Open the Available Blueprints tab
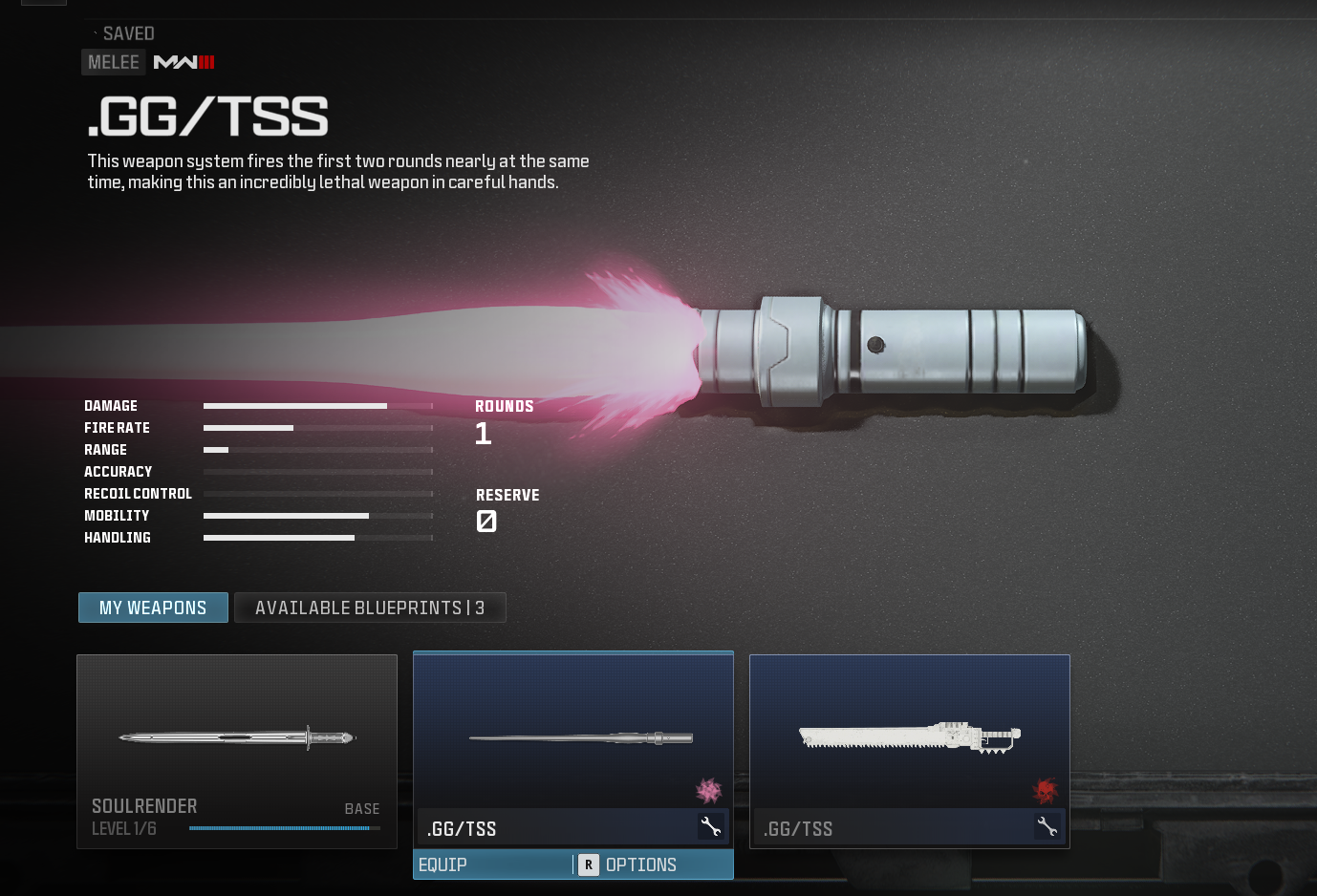 (370, 608)
